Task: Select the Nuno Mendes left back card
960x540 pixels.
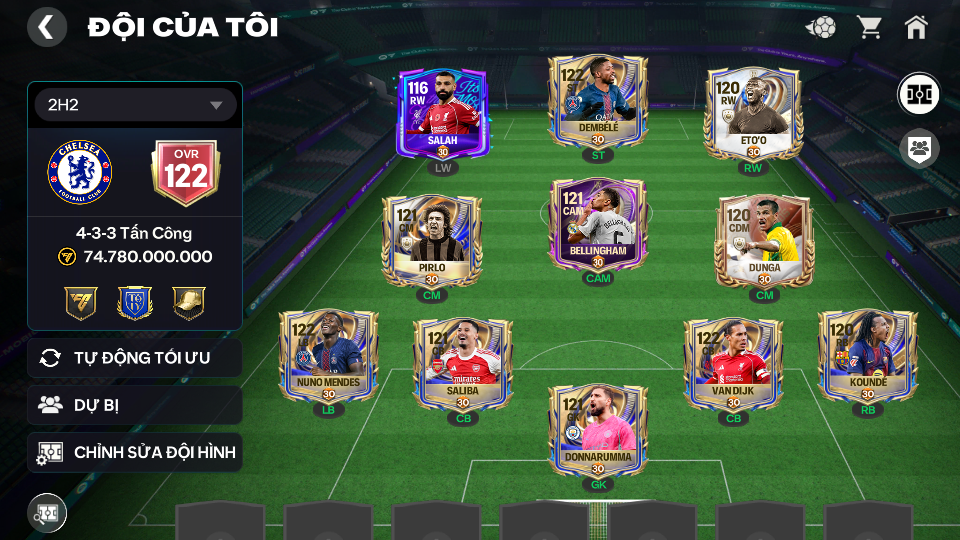Action: click(328, 355)
